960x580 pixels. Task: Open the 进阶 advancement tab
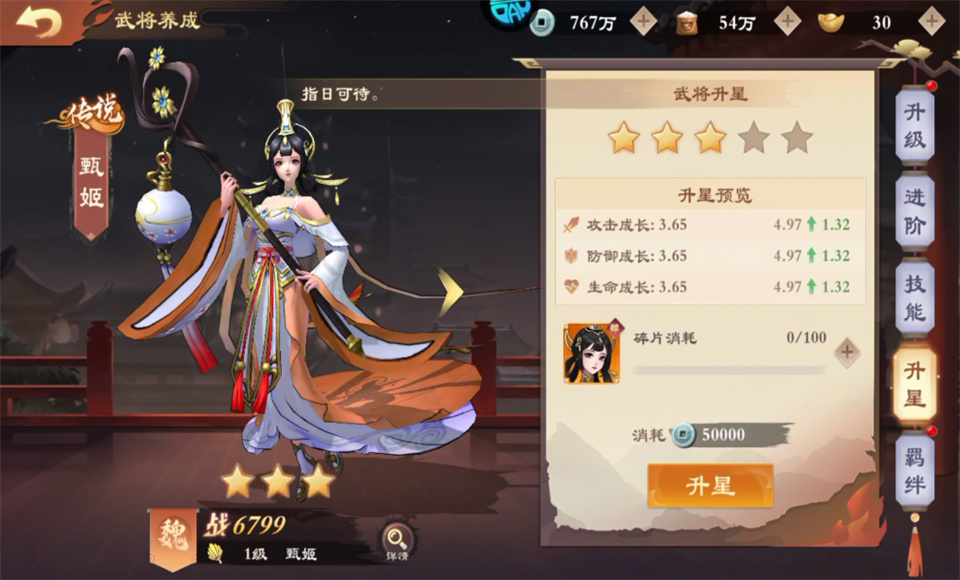pyautogui.click(x=914, y=211)
